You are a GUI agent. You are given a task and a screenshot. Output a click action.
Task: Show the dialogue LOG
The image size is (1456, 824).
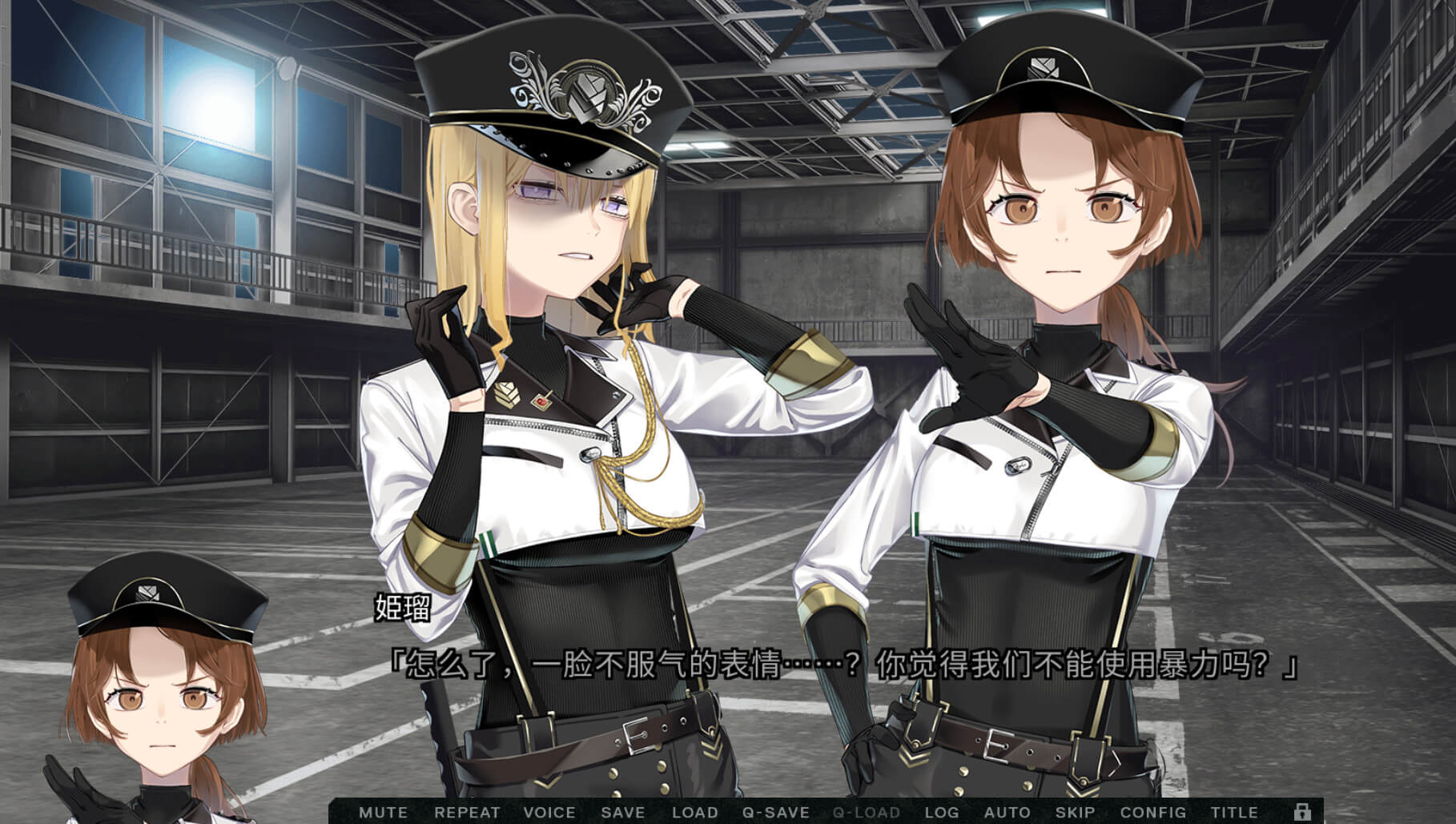click(941, 812)
